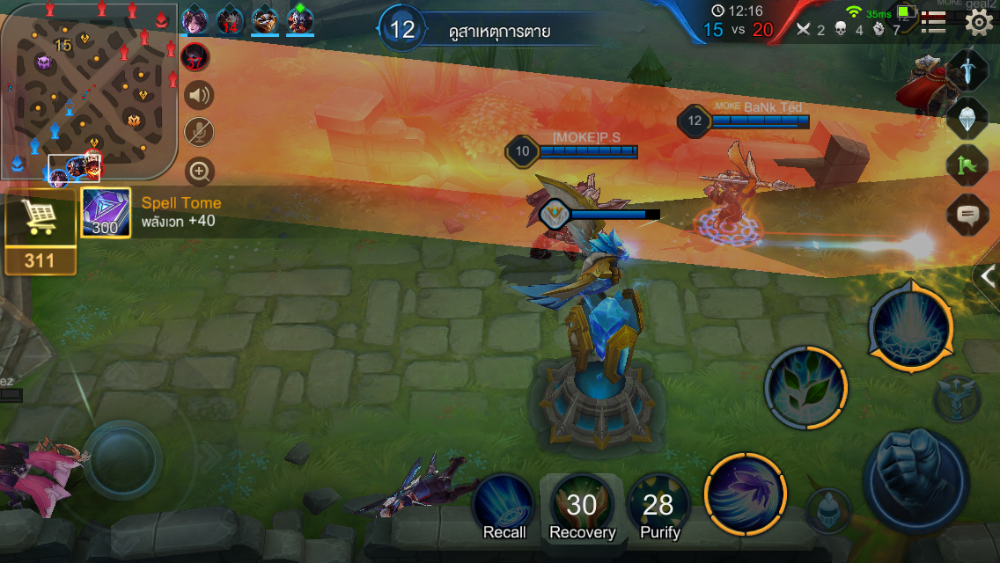Image resolution: width=1000 pixels, height=563 pixels.
Task: Open the shop cart showing 311 gold
Action: point(40,232)
